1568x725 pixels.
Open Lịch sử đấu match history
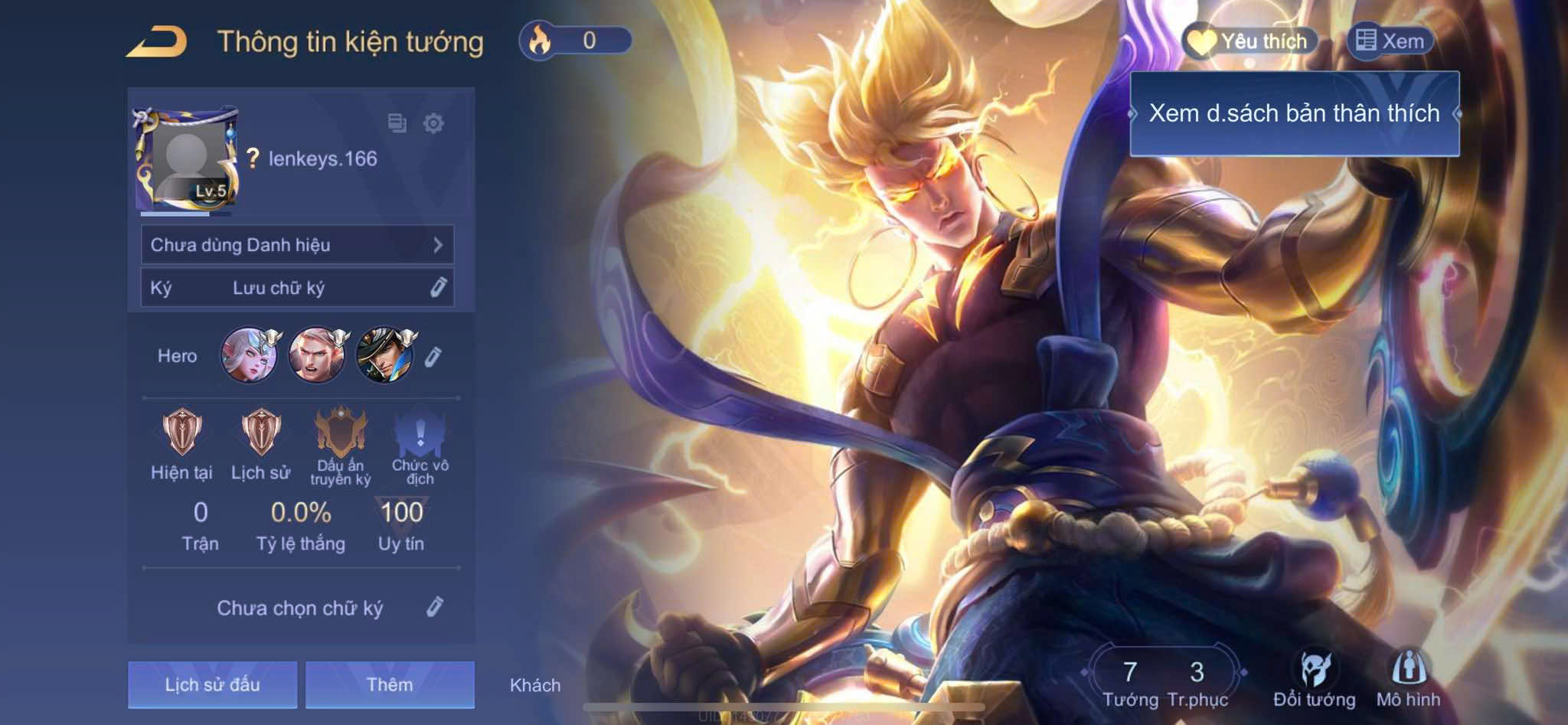(212, 684)
